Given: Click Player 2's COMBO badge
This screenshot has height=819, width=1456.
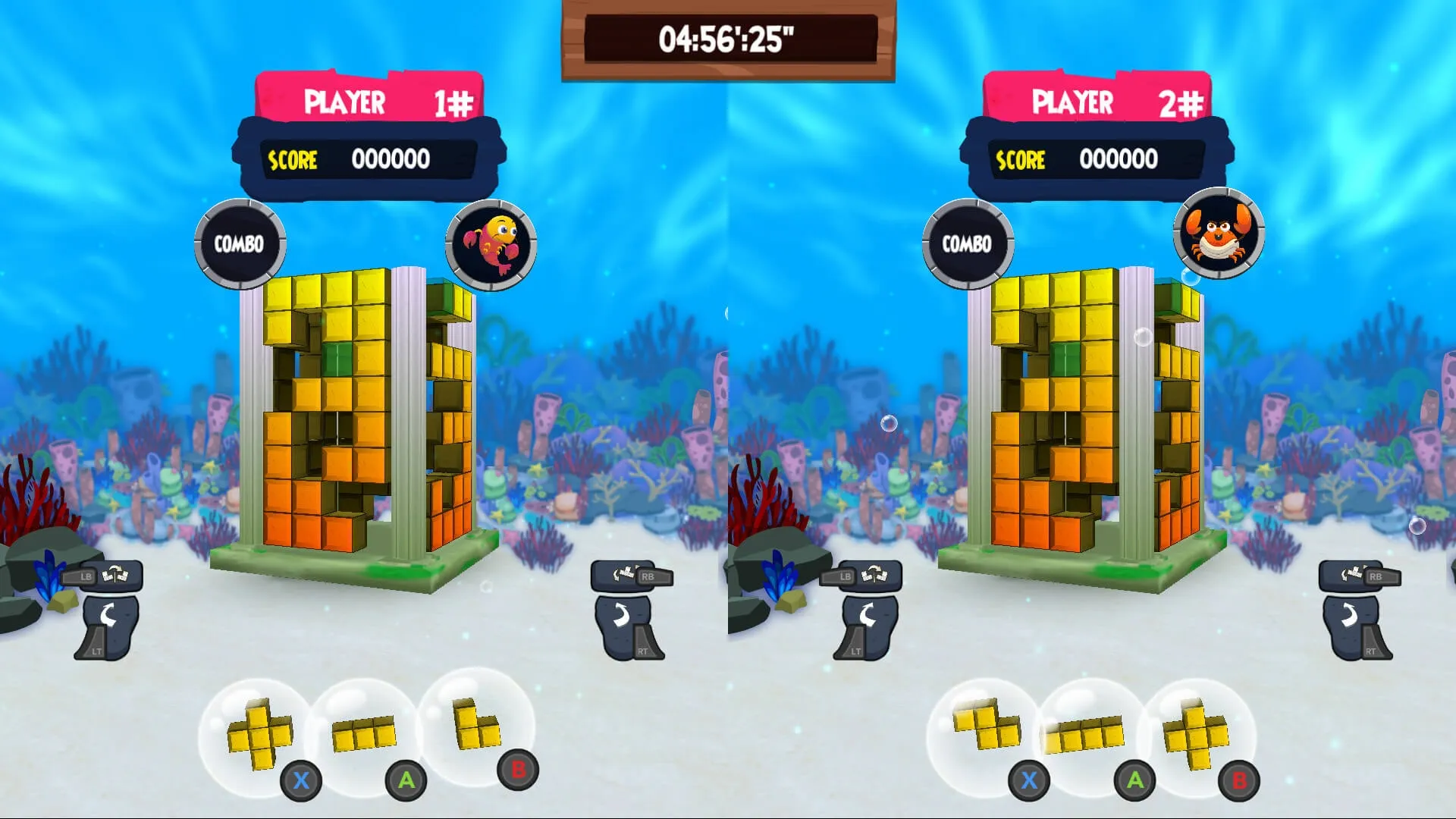Looking at the screenshot, I should pos(968,243).
